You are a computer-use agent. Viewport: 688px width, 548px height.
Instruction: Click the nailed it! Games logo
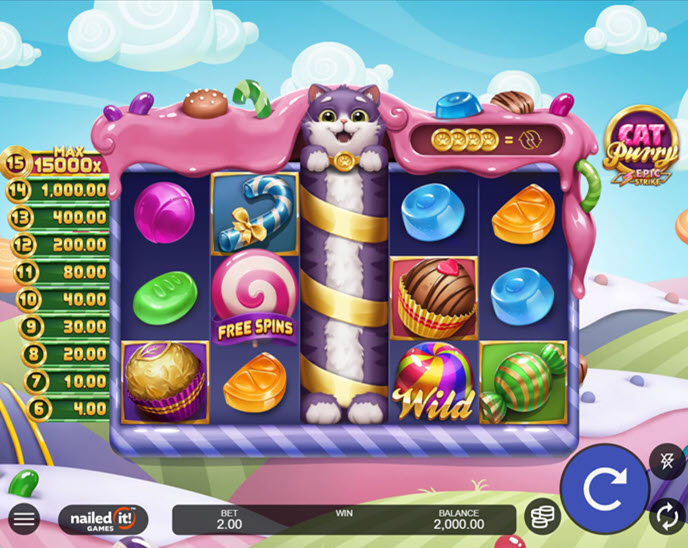(103, 518)
